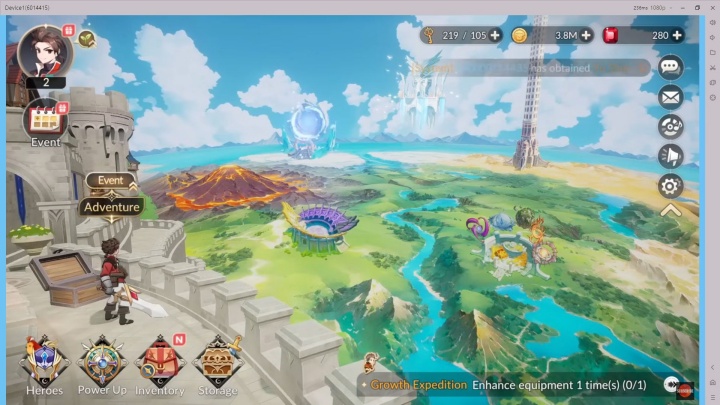Open the music disc icon
This screenshot has height=405, width=720.
[x=670, y=126]
